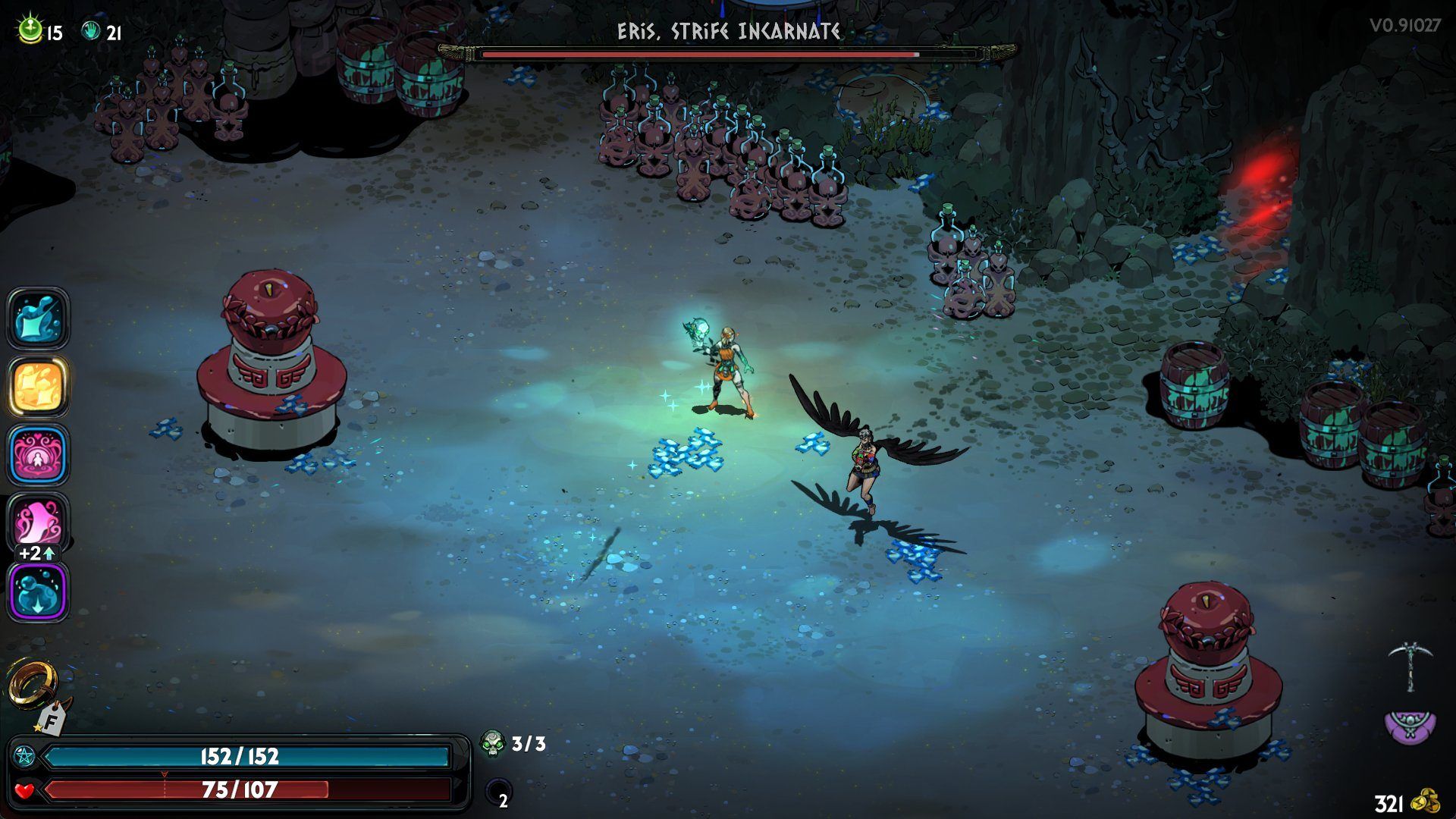Open the purple pouch icon
Image resolution: width=1456 pixels, height=819 pixels.
1410,726
